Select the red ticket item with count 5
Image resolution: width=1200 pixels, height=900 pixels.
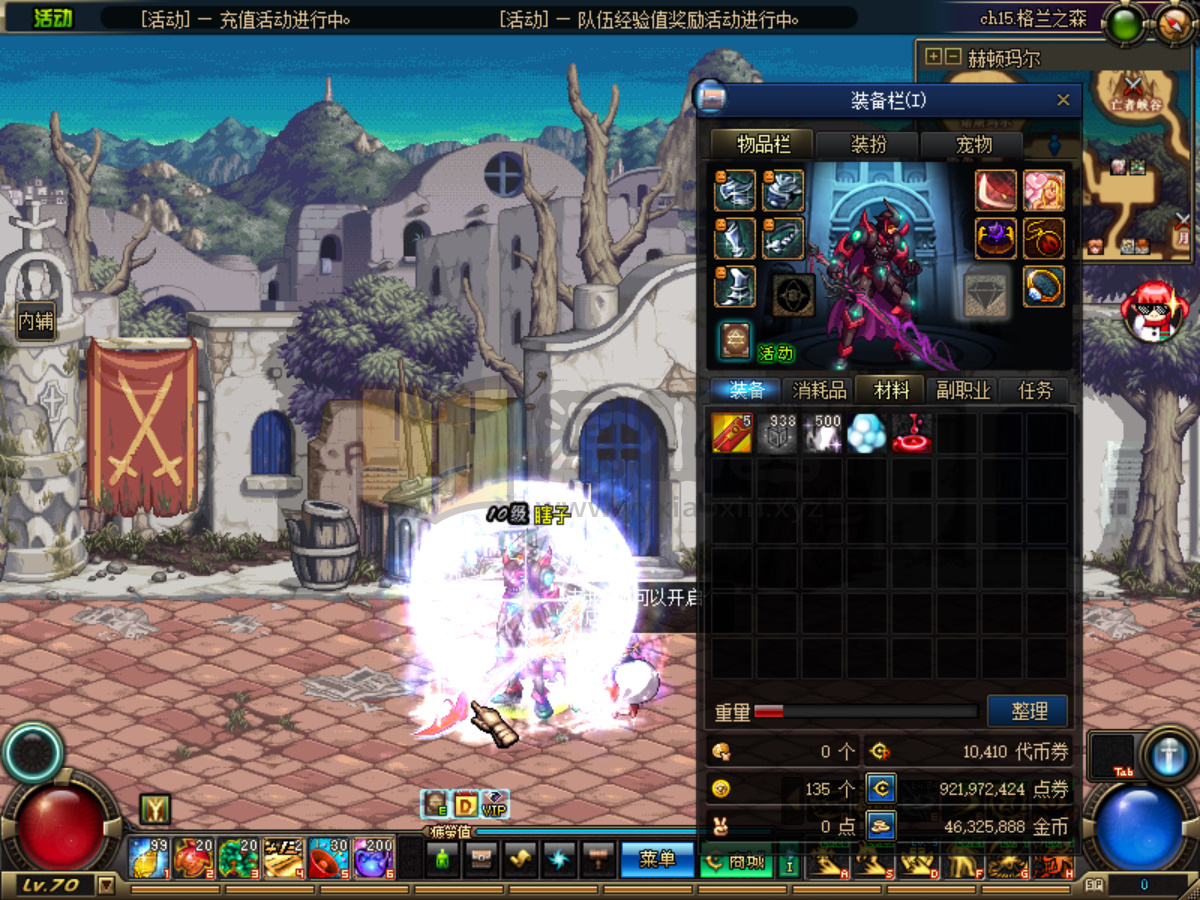(732, 433)
